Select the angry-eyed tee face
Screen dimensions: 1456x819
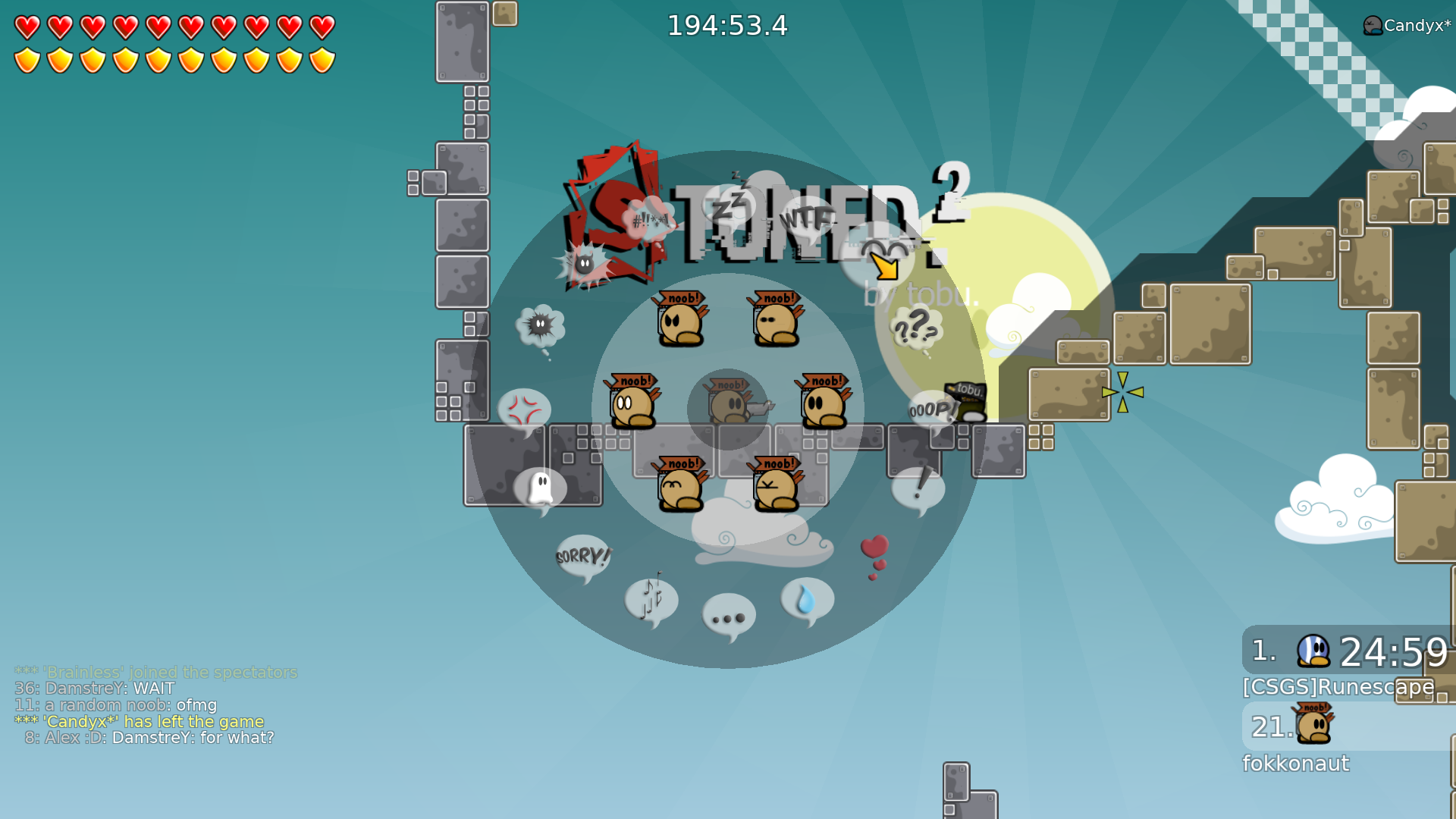coord(680,319)
